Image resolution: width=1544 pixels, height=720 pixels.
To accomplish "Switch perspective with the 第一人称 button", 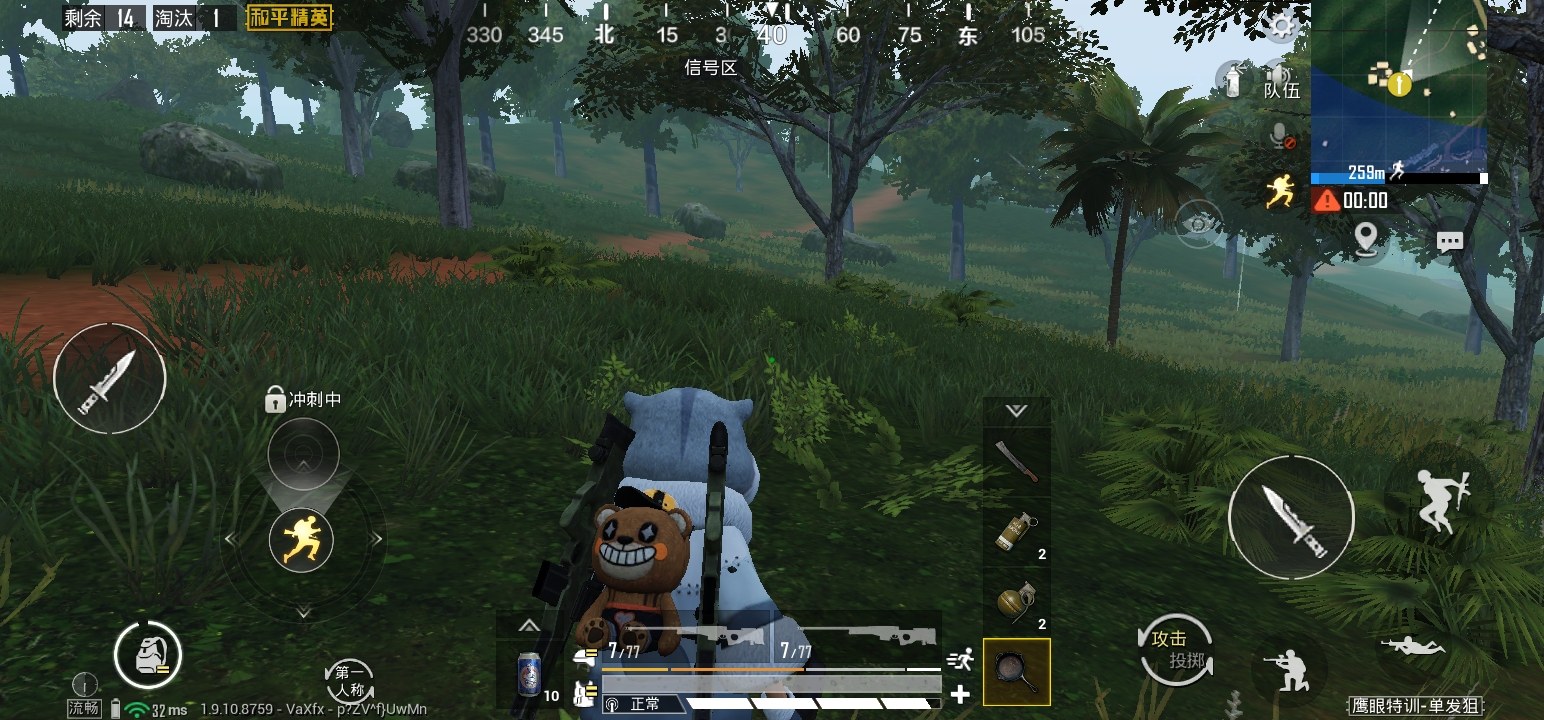I will click(350, 681).
